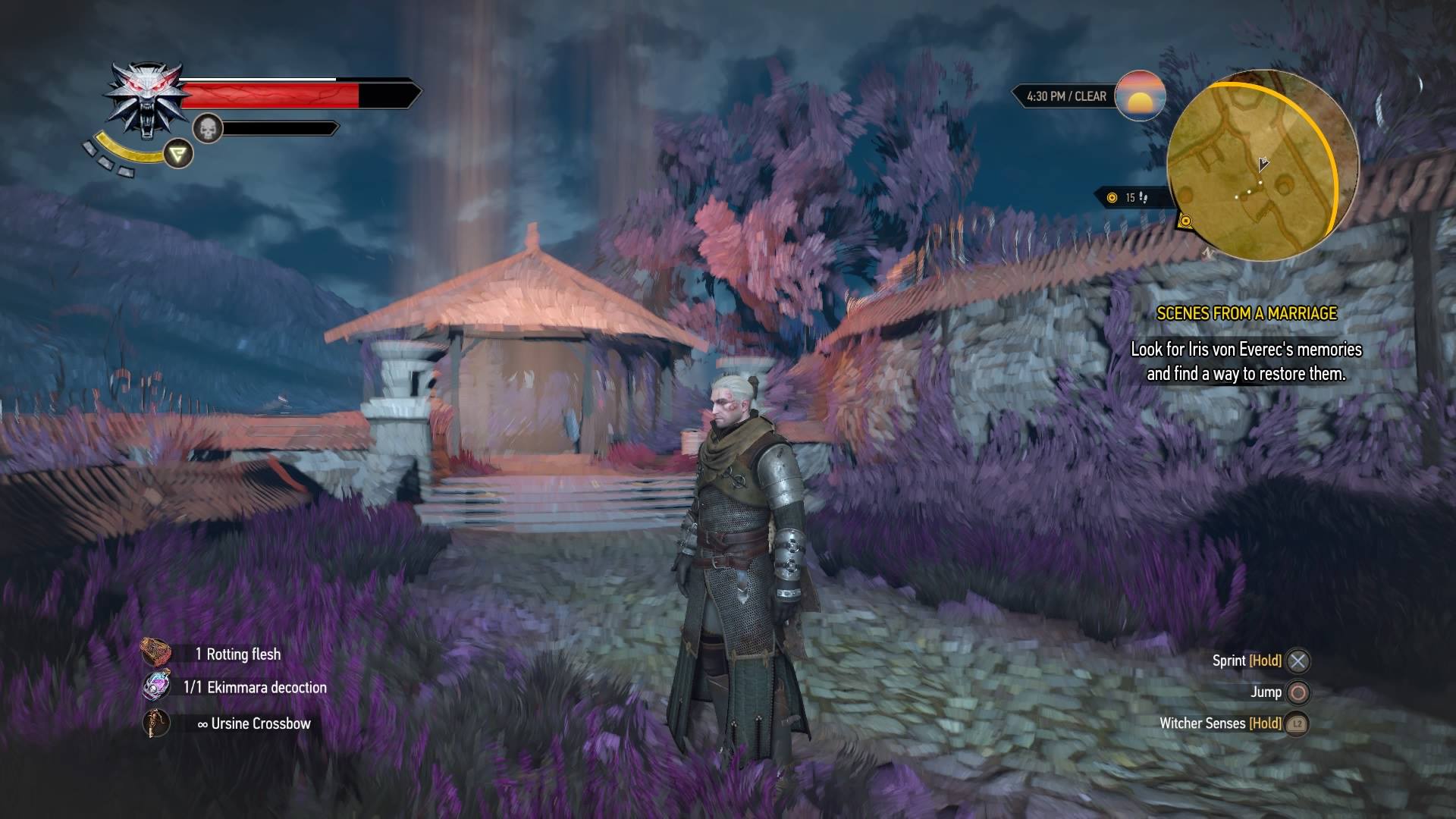Screen dimensions: 1456x819
Task: Click the Scenes From A Marriage quest tracker
Action: (x=1246, y=313)
